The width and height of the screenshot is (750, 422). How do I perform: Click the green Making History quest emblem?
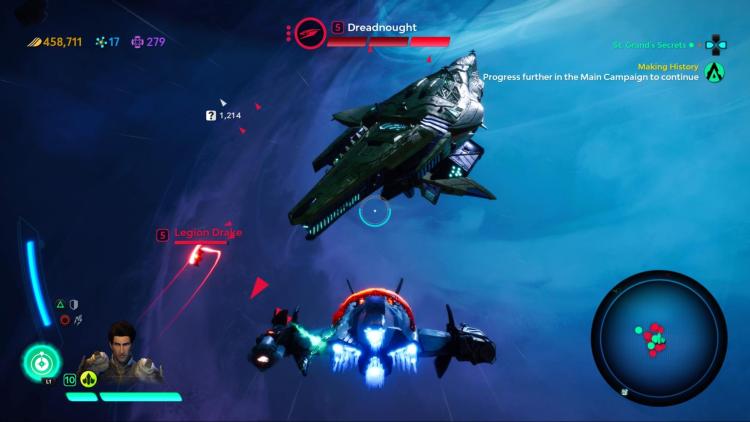[714, 71]
